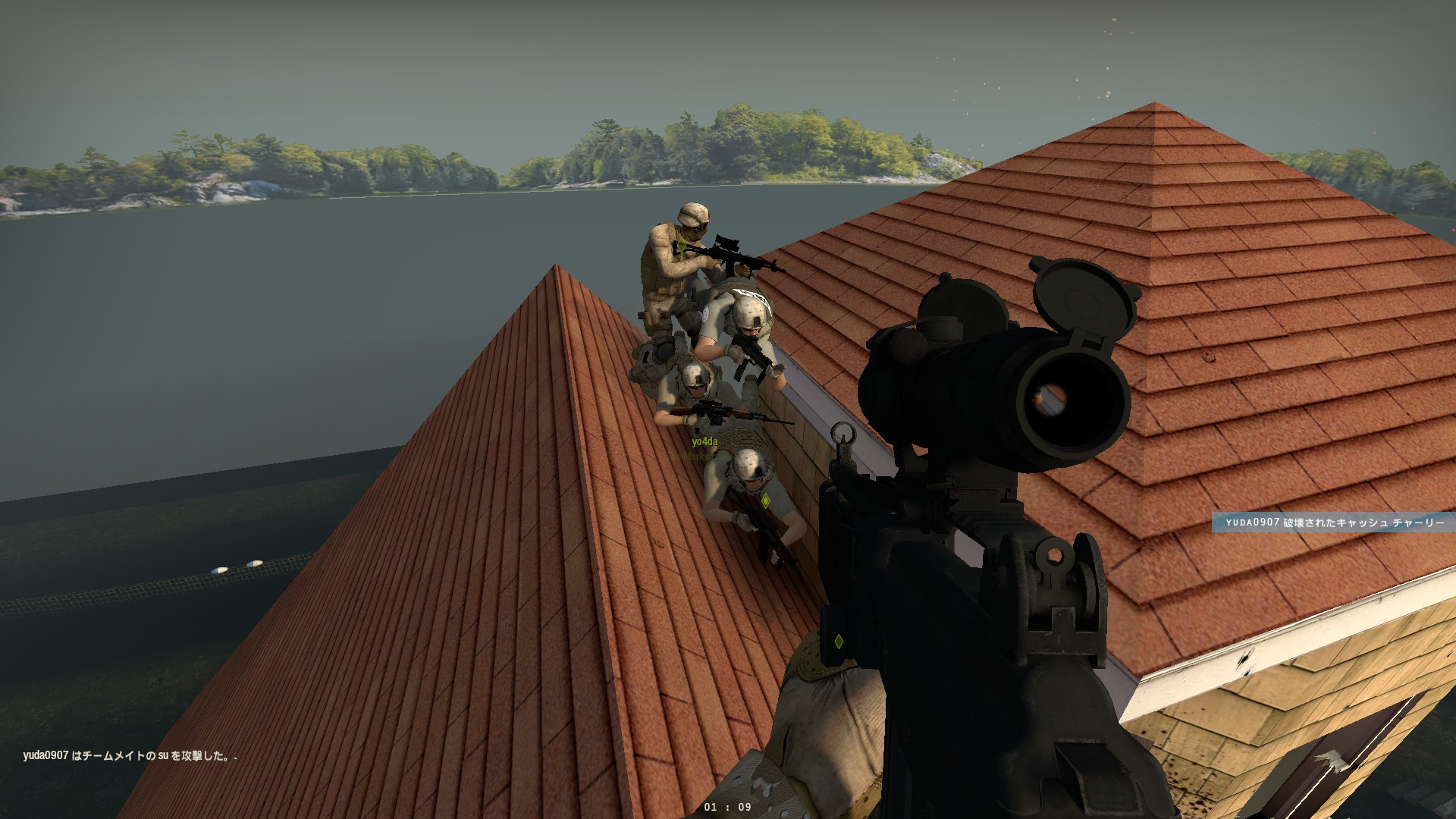Click the small white bird near the bottom right
Viewport: 1456px width, 819px height.
coord(1330,761)
